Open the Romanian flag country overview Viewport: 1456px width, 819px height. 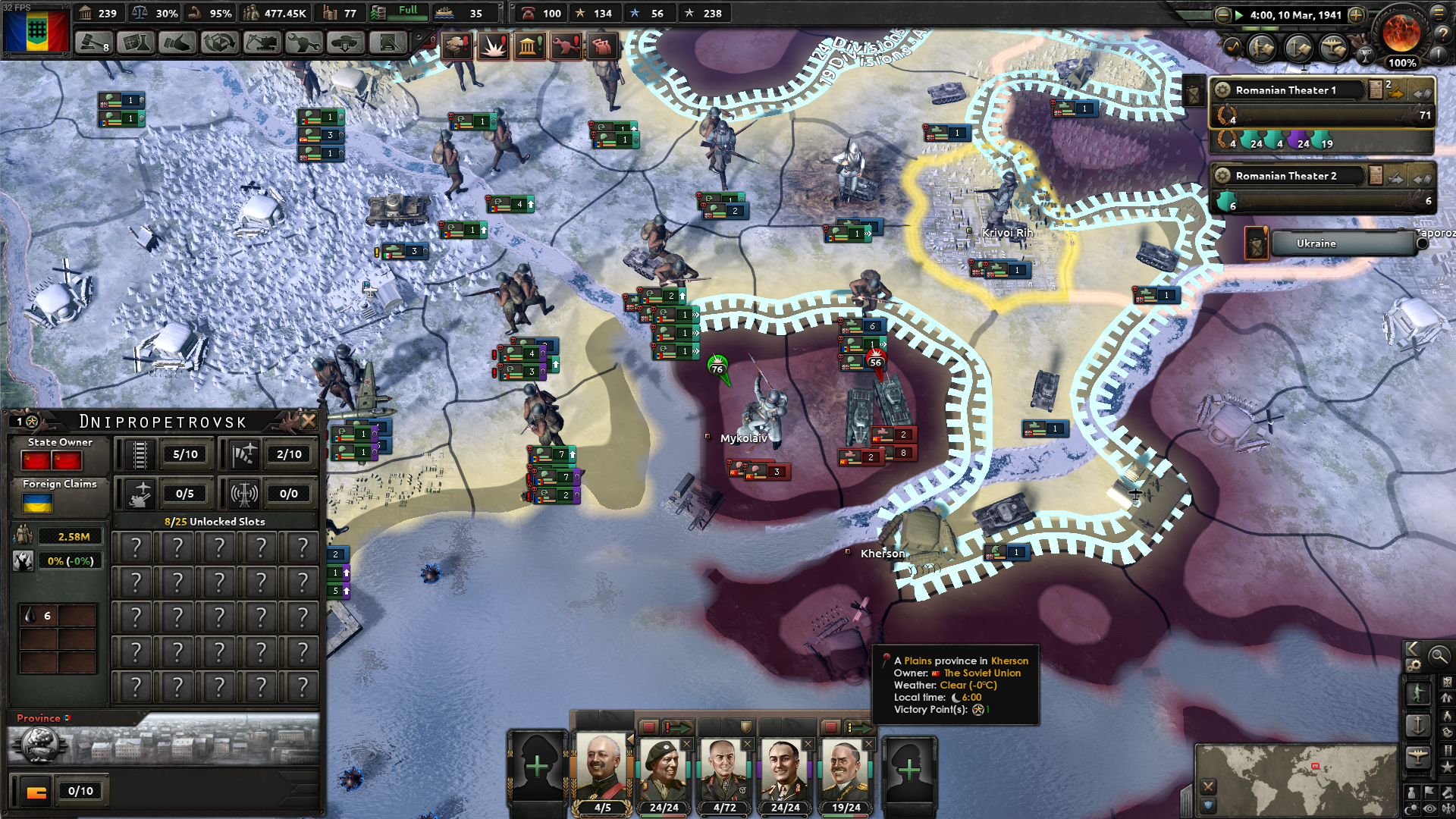[36, 32]
